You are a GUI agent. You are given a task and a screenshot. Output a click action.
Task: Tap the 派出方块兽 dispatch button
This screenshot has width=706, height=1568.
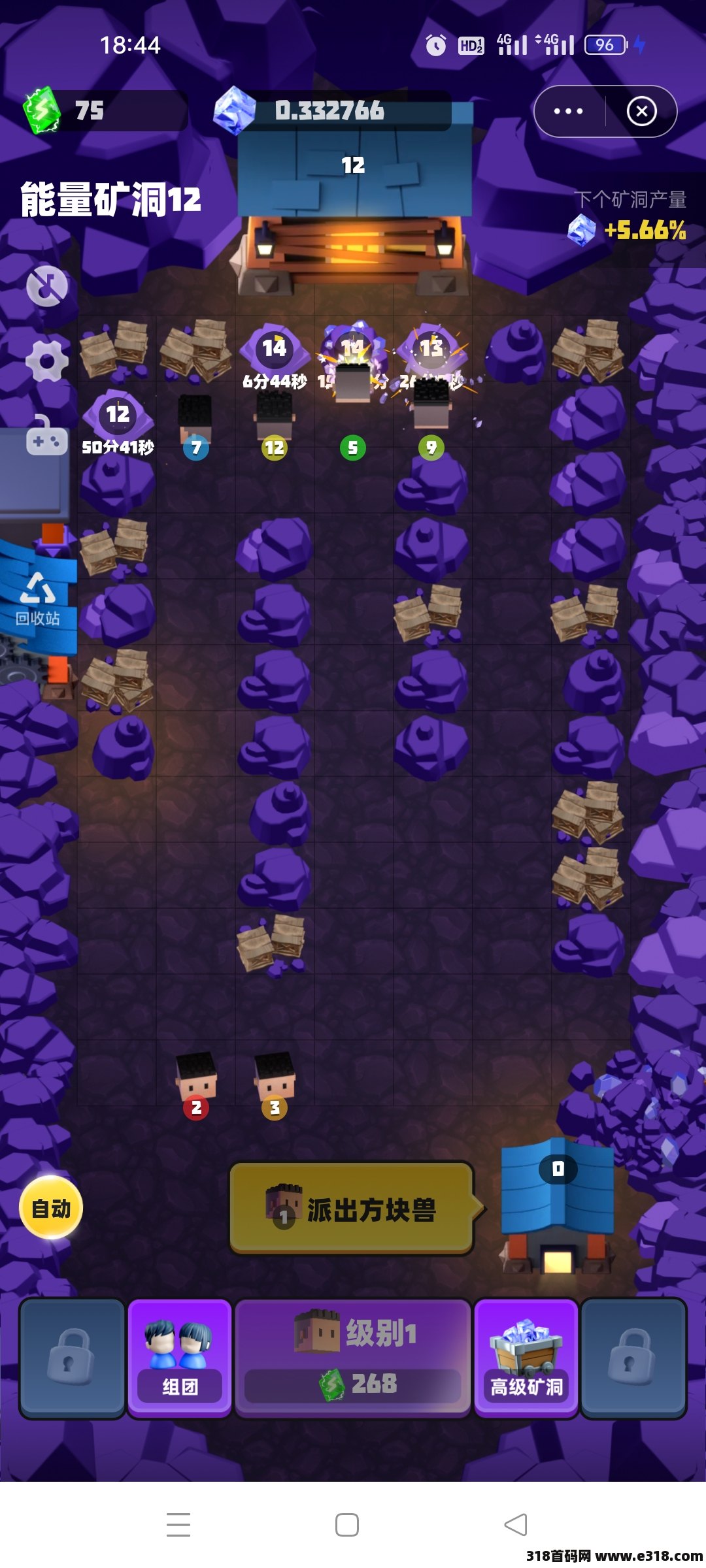pyautogui.click(x=352, y=1209)
